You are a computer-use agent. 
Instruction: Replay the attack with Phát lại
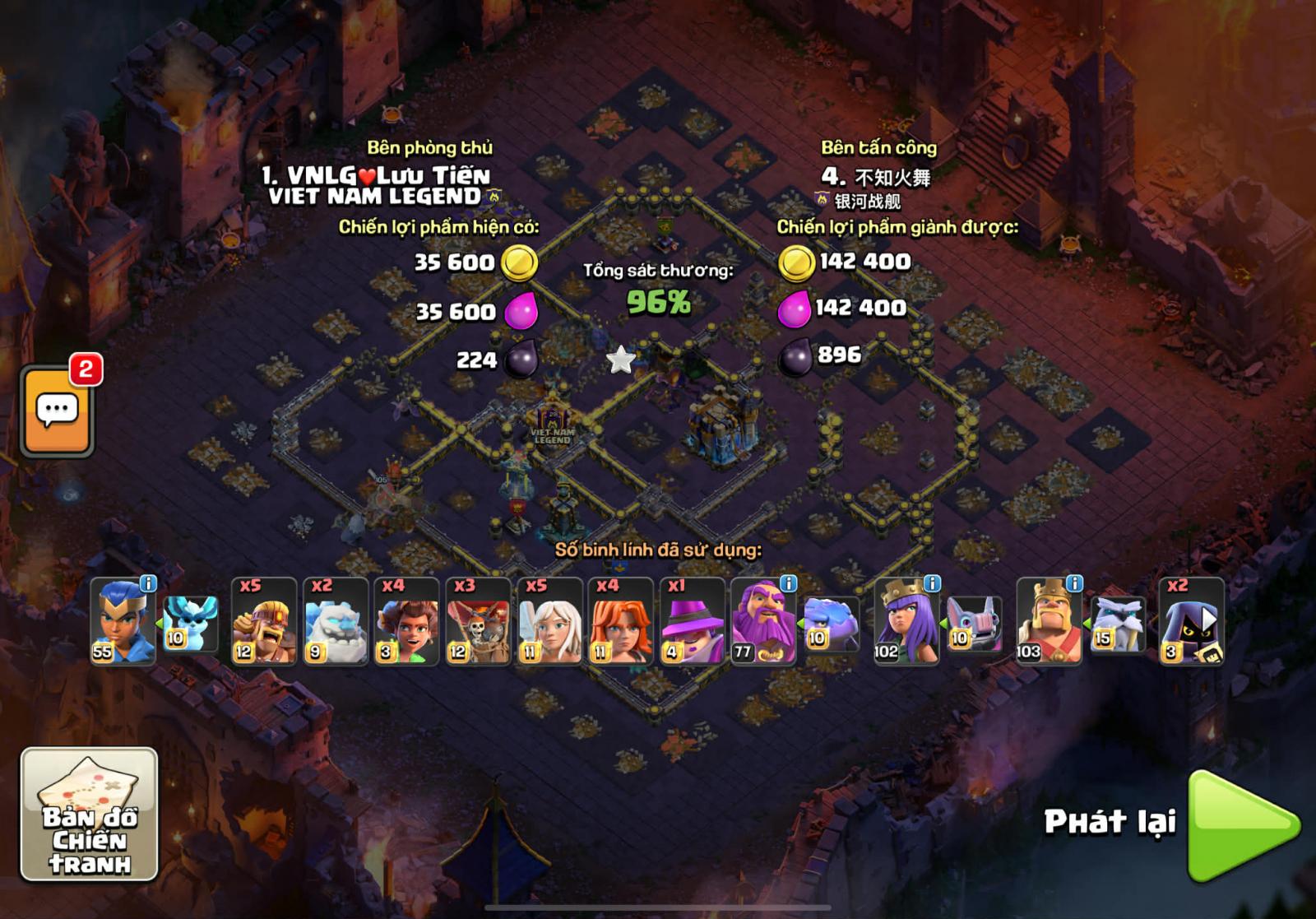coord(1242,825)
